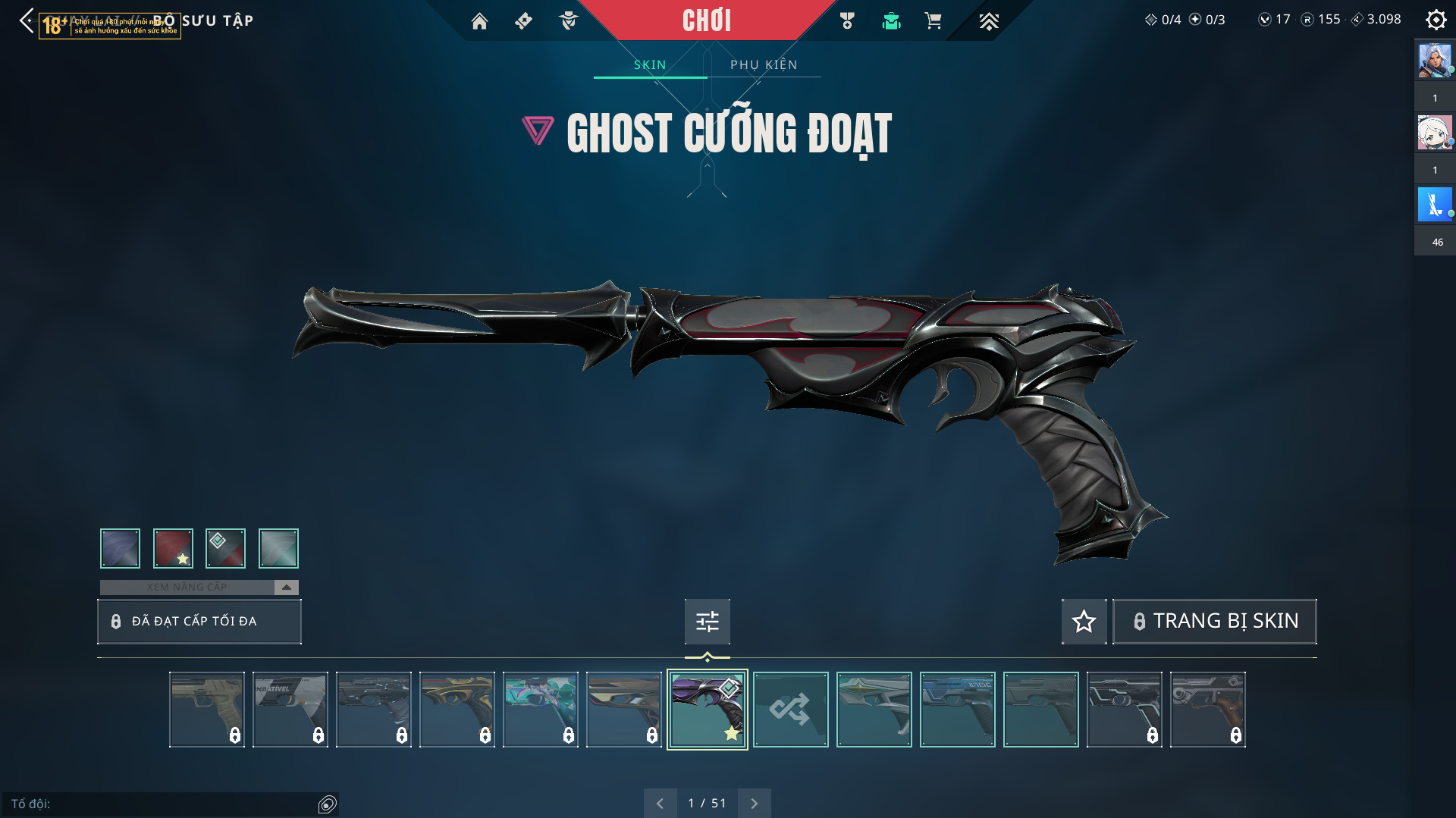
Task: Open the home screen icon
Action: tap(479, 21)
